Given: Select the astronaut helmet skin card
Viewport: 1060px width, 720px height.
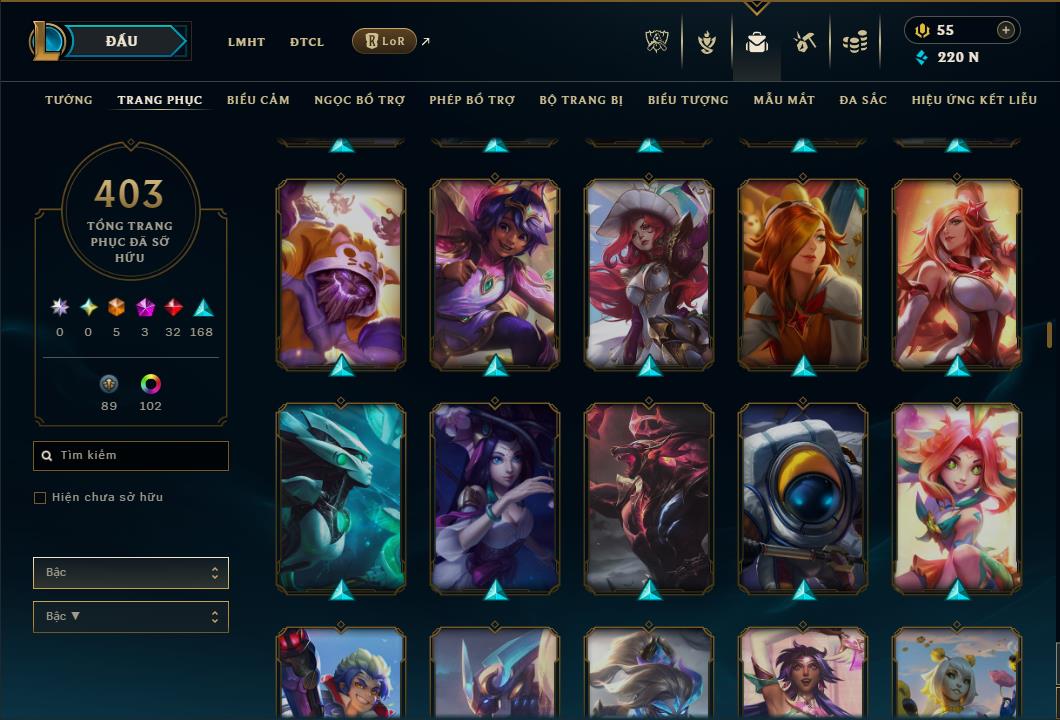Looking at the screenshot, I should [803, 496].
